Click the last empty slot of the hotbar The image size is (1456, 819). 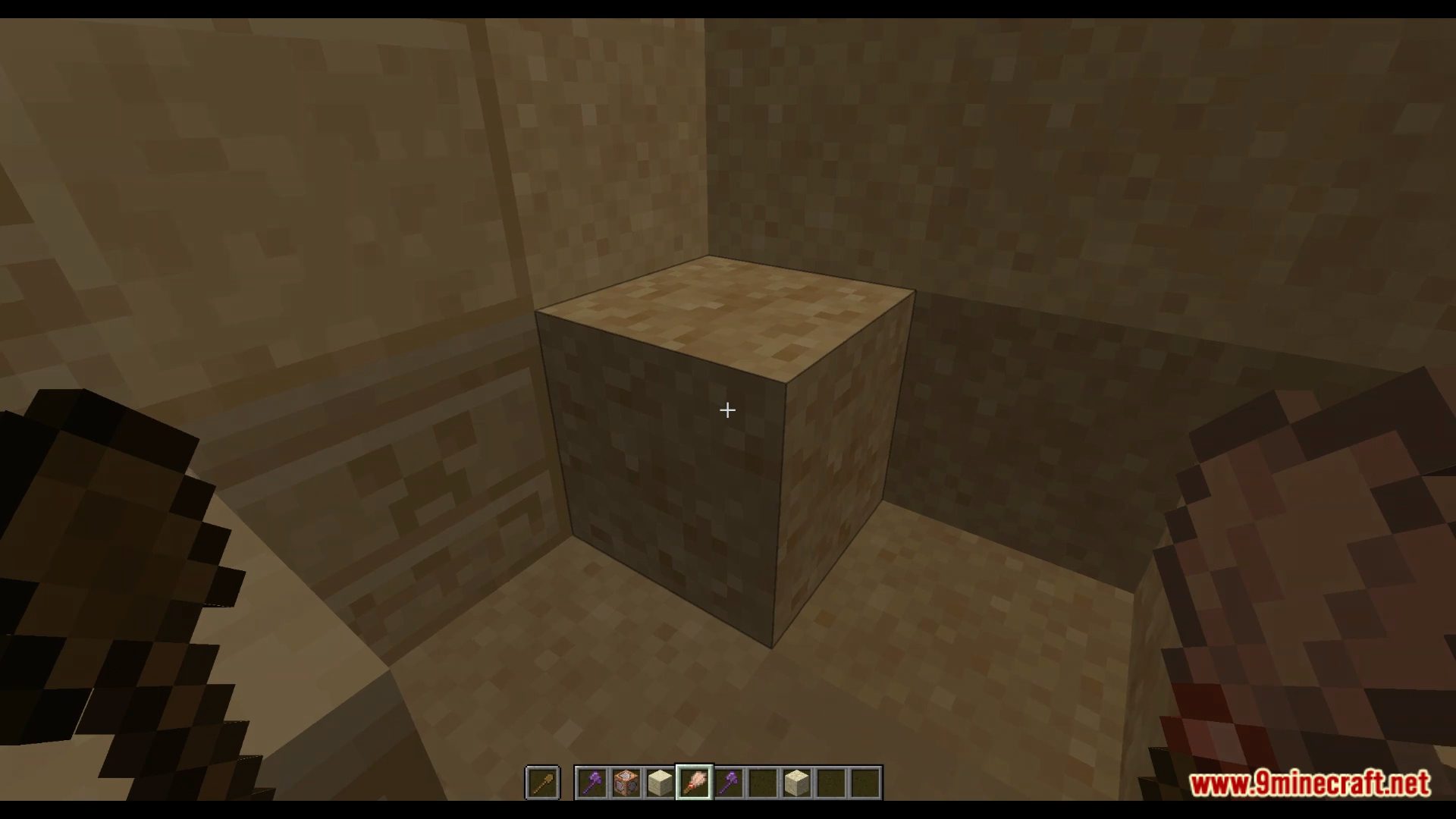[864, 783]
